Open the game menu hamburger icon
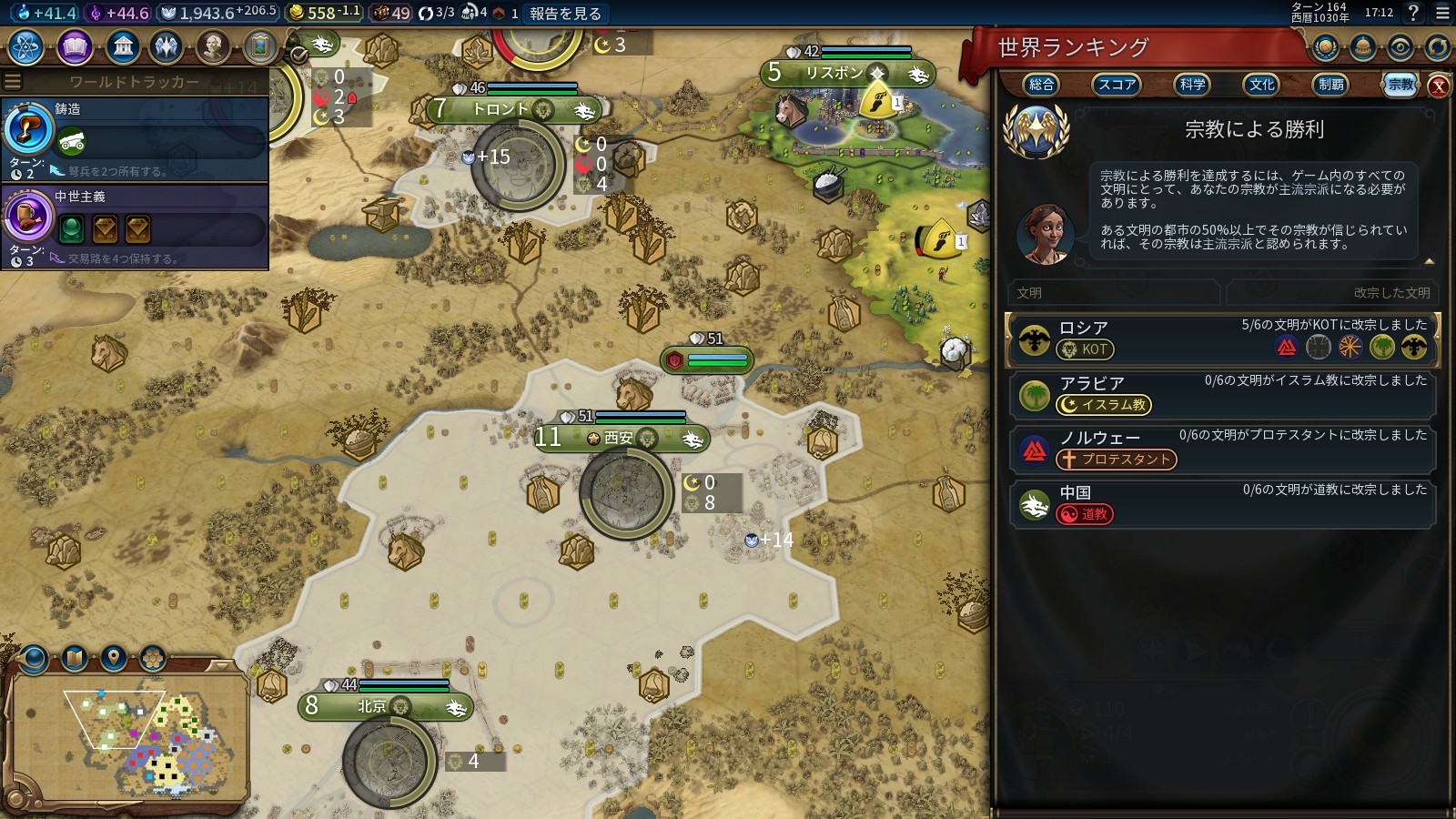This screenshot has width=1456, height=819. [x=1442, y=14]
